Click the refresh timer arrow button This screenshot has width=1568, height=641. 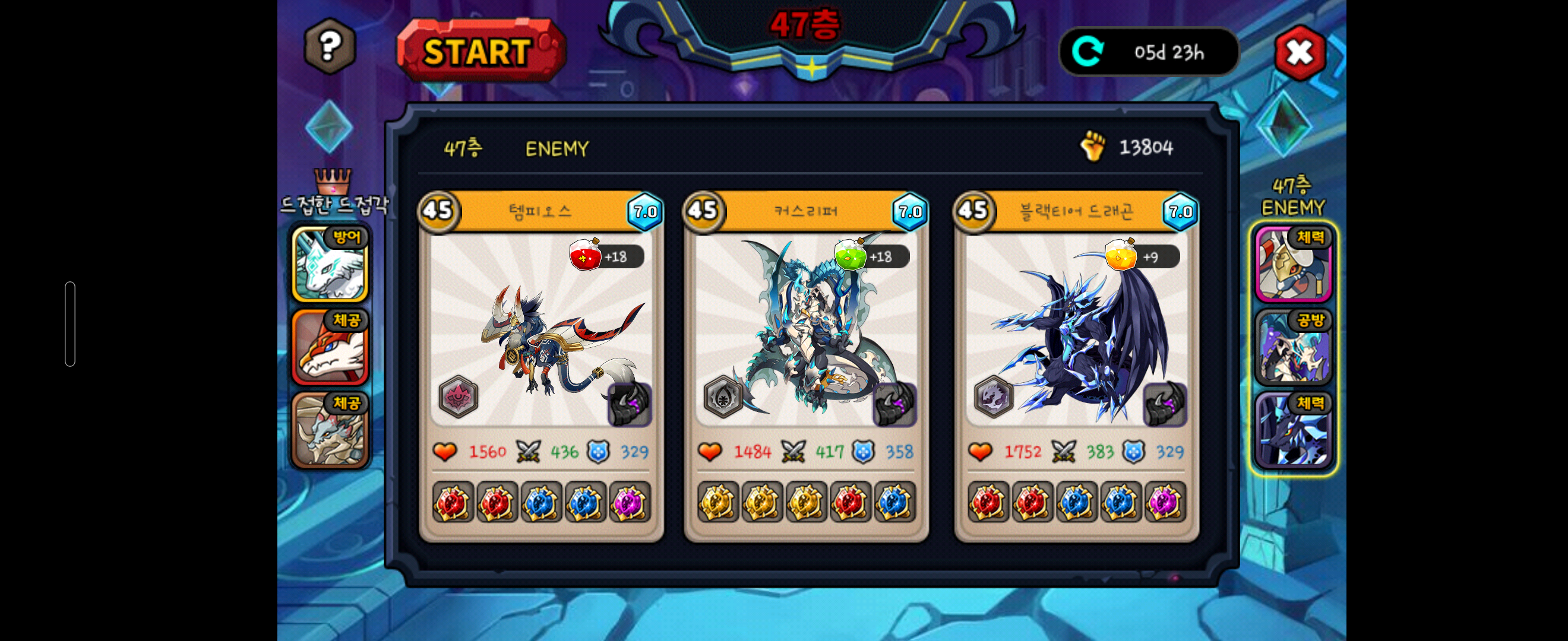pos(1088,52)
